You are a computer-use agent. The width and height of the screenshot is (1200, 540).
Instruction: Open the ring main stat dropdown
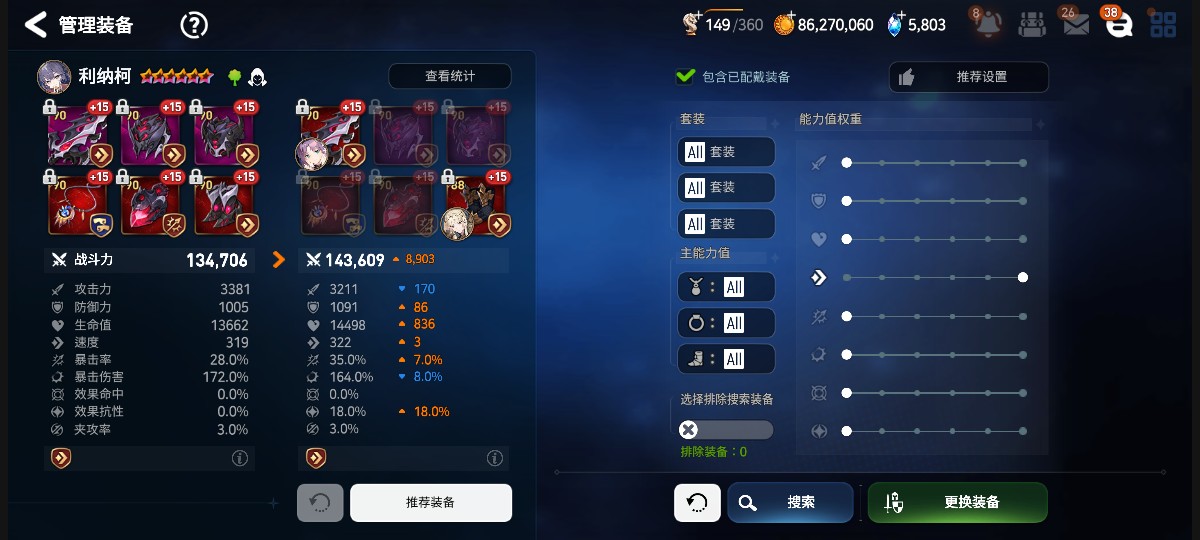point(726,323)
